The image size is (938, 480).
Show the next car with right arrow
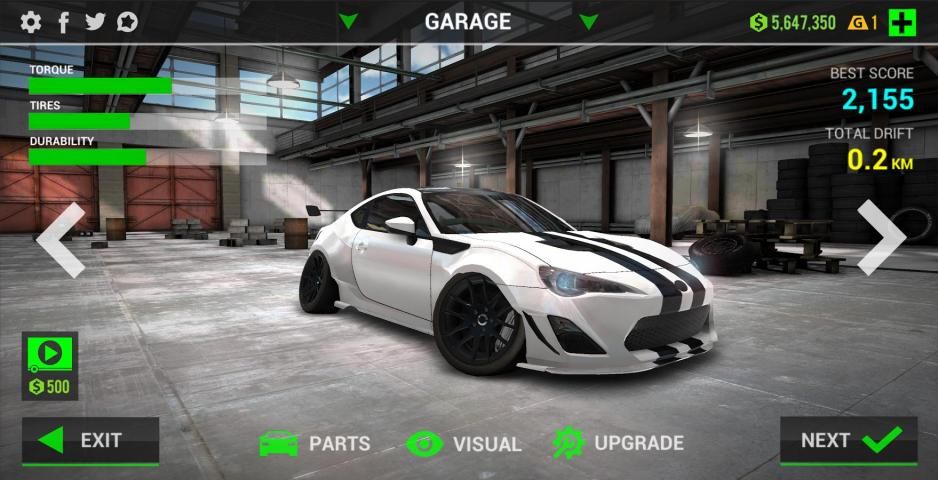pos(880,239)
